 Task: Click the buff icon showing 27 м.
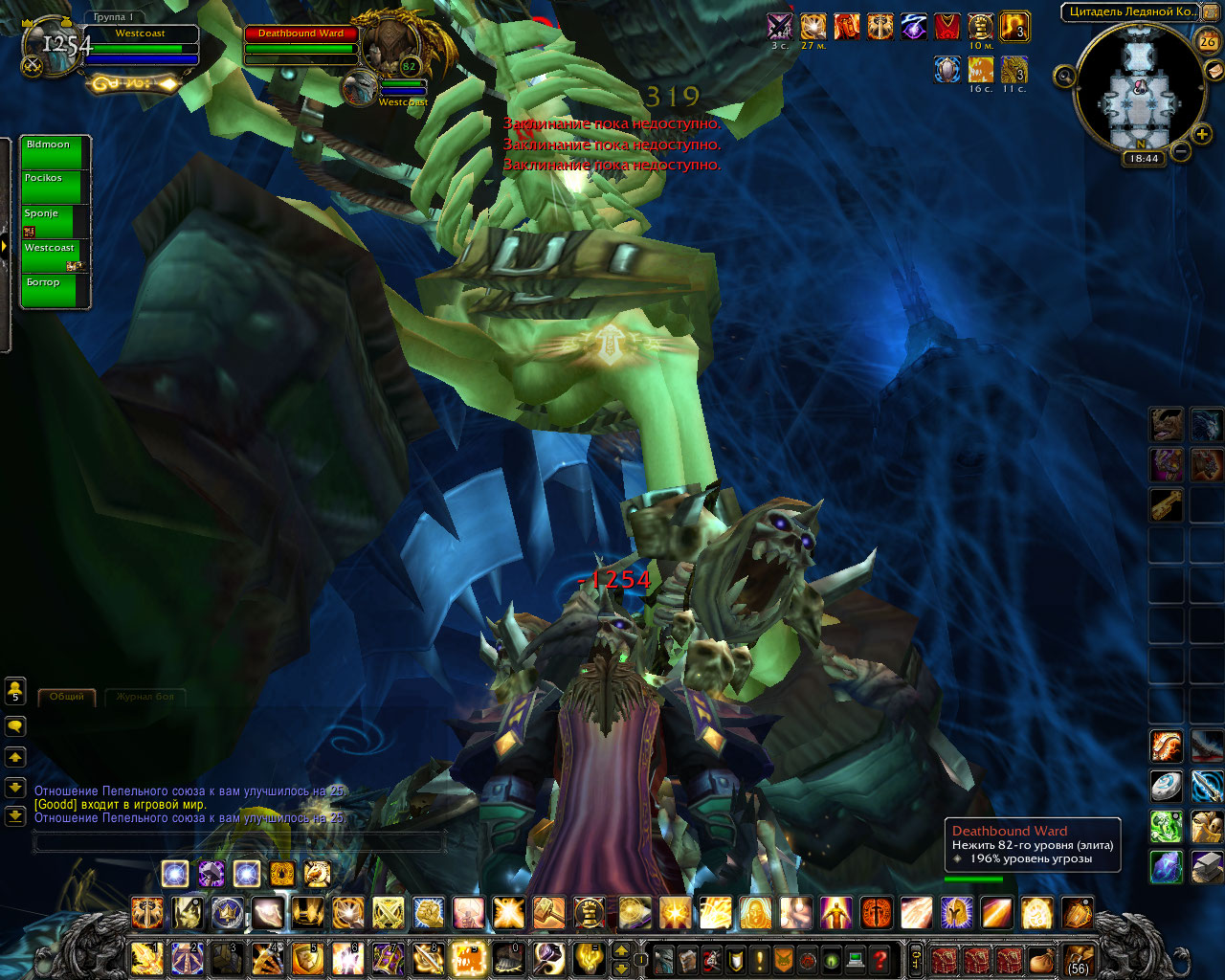tap(813, 27)
